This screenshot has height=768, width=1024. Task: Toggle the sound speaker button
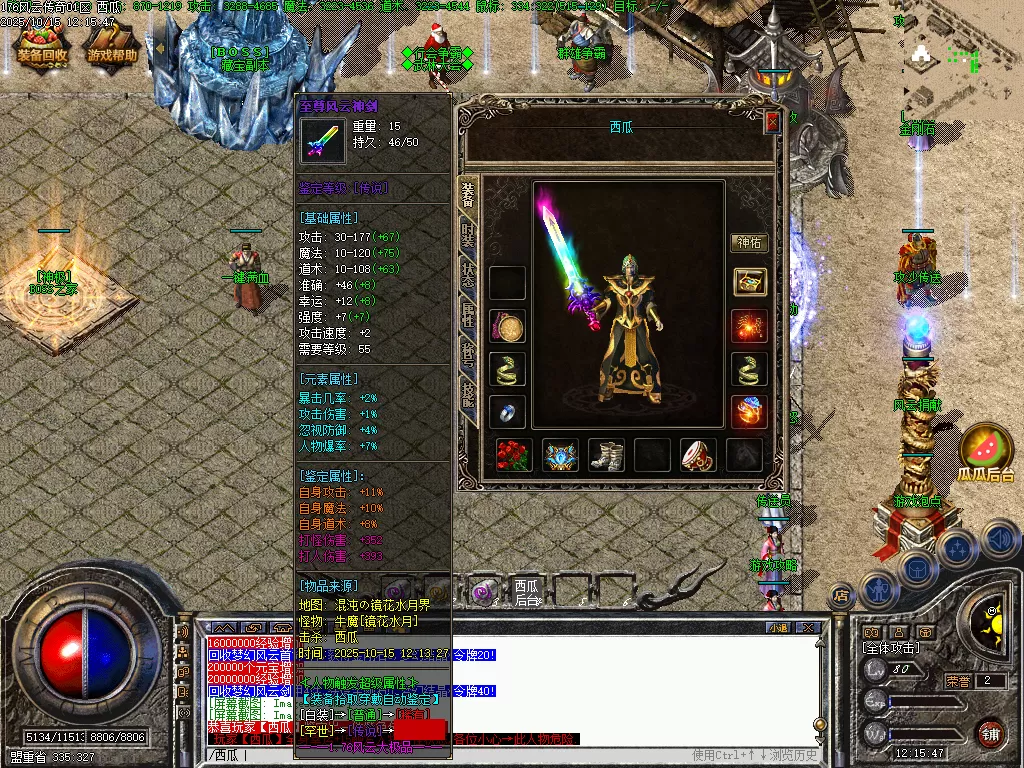click(x=1000, y=539)
